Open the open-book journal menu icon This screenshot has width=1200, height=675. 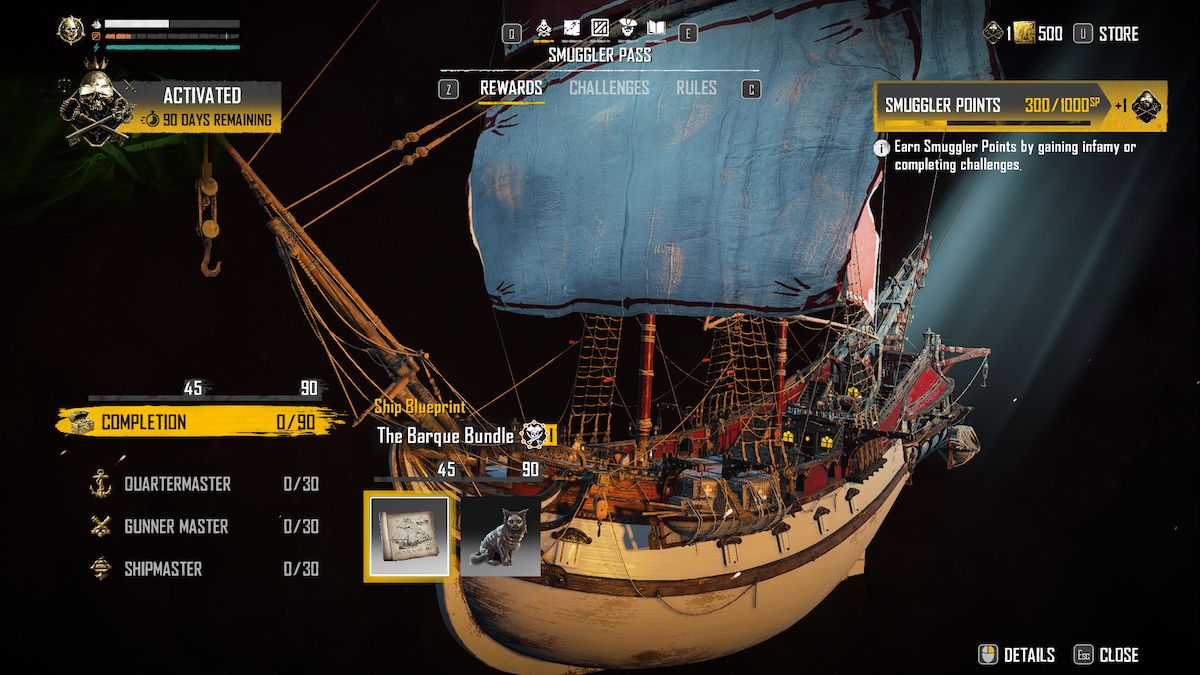656,28
